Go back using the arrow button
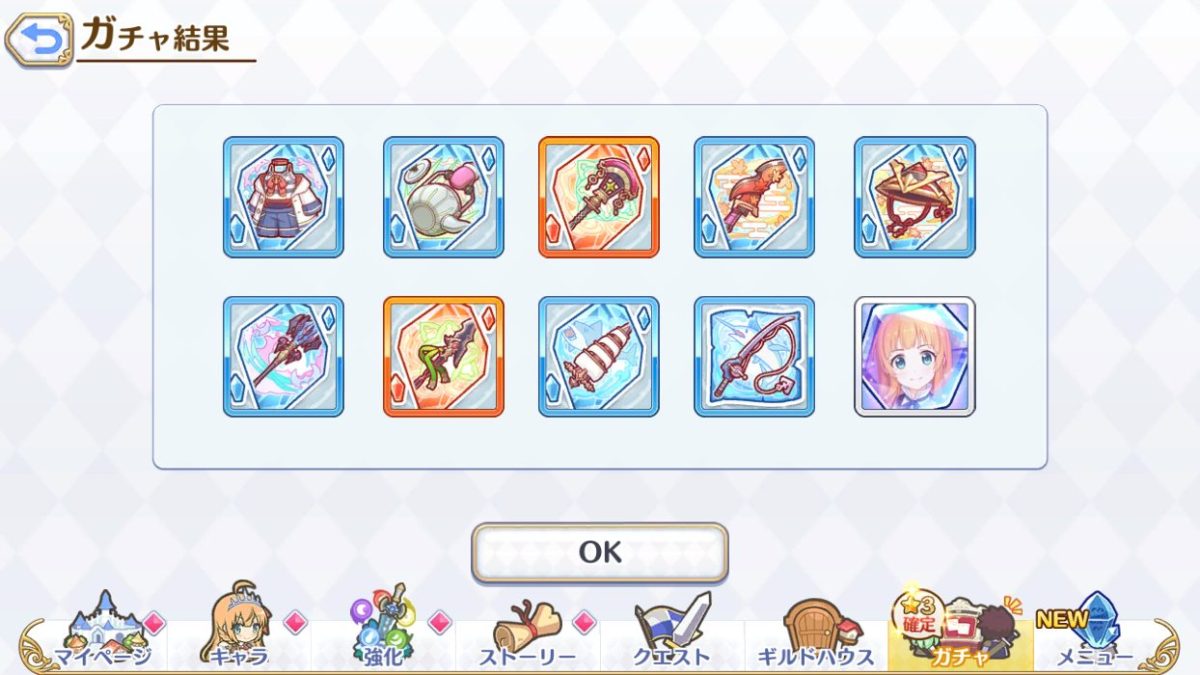 (38, 40)
